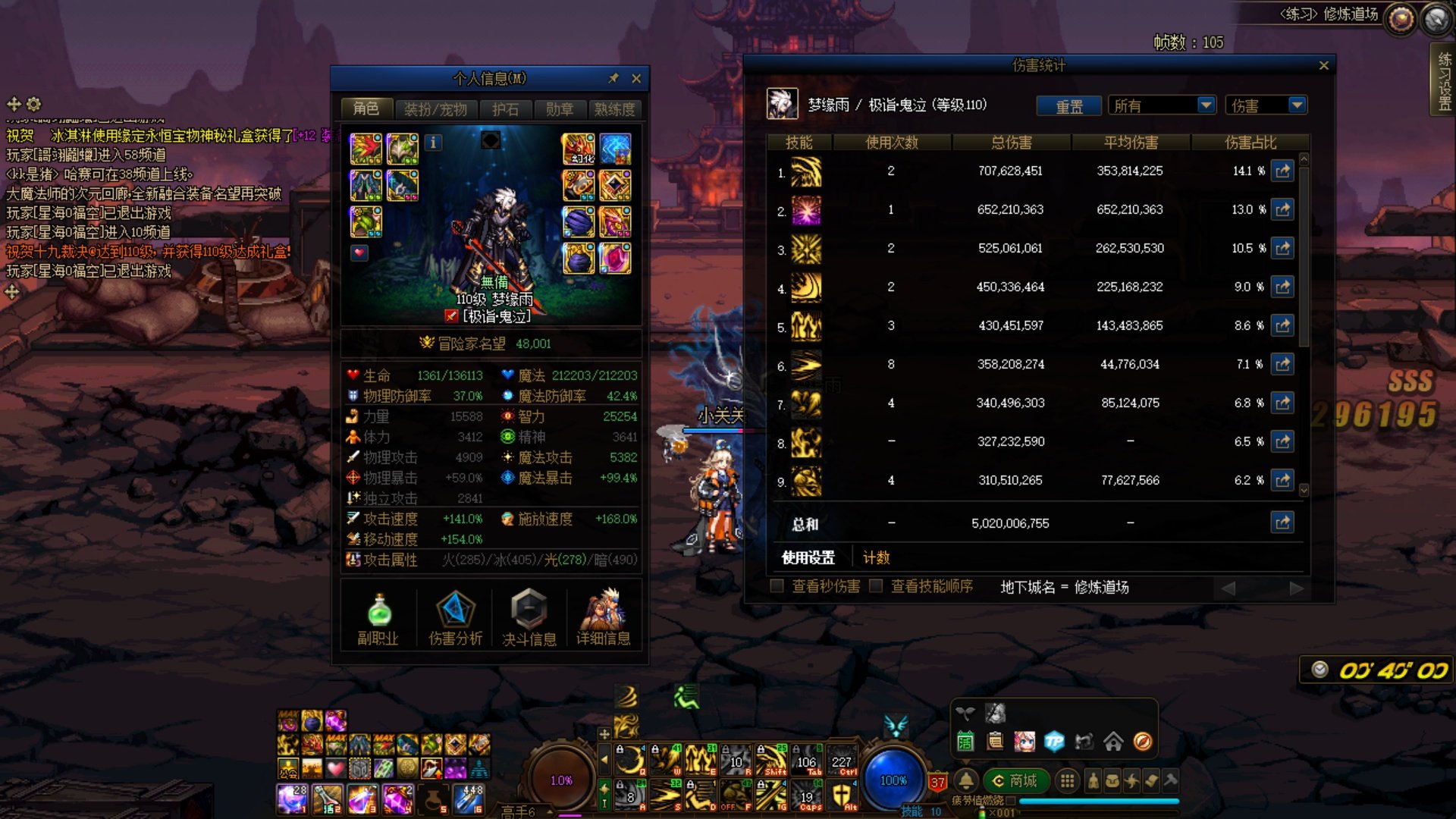Open 副职业 sub-profession panel
The width and height of the screenshot is (1456, 819).
coord(378,619)
